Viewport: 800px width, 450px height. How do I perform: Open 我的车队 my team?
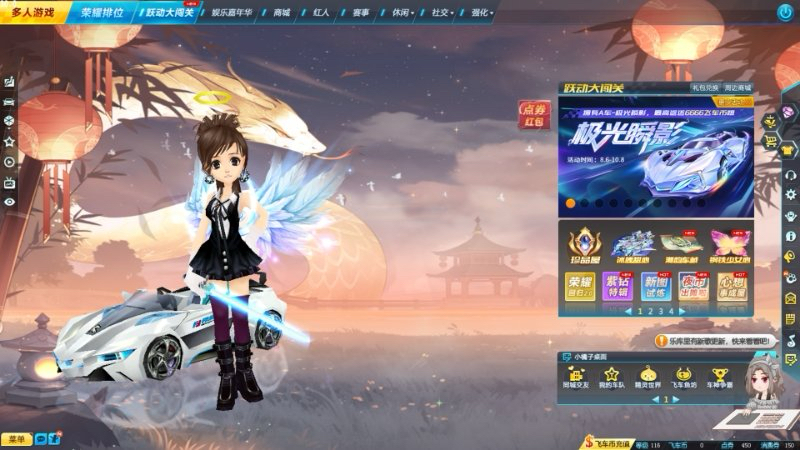tap(611, 377)
